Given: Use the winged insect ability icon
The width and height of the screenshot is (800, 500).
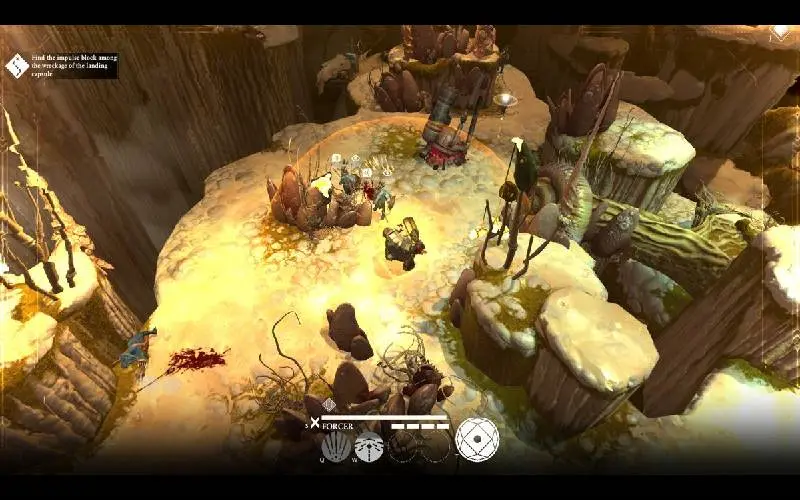Looking at the screenshot, I should pyautogui.click(x=369, y=445).
